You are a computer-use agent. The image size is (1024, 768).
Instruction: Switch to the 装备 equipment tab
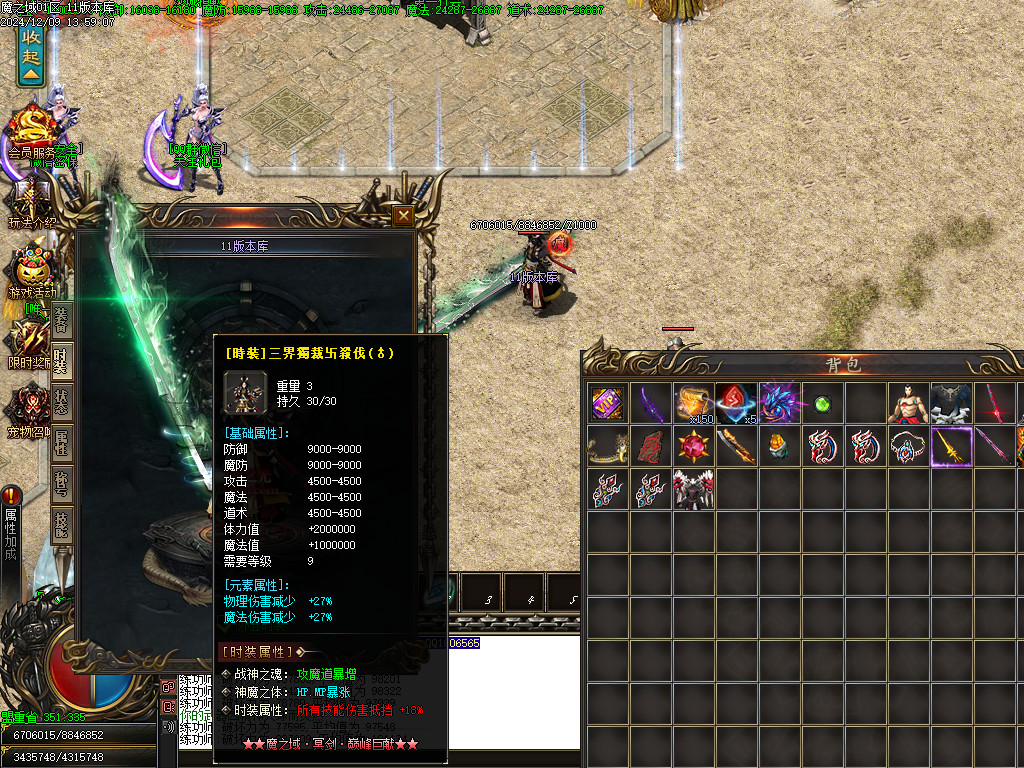click(x=61, y=321)
